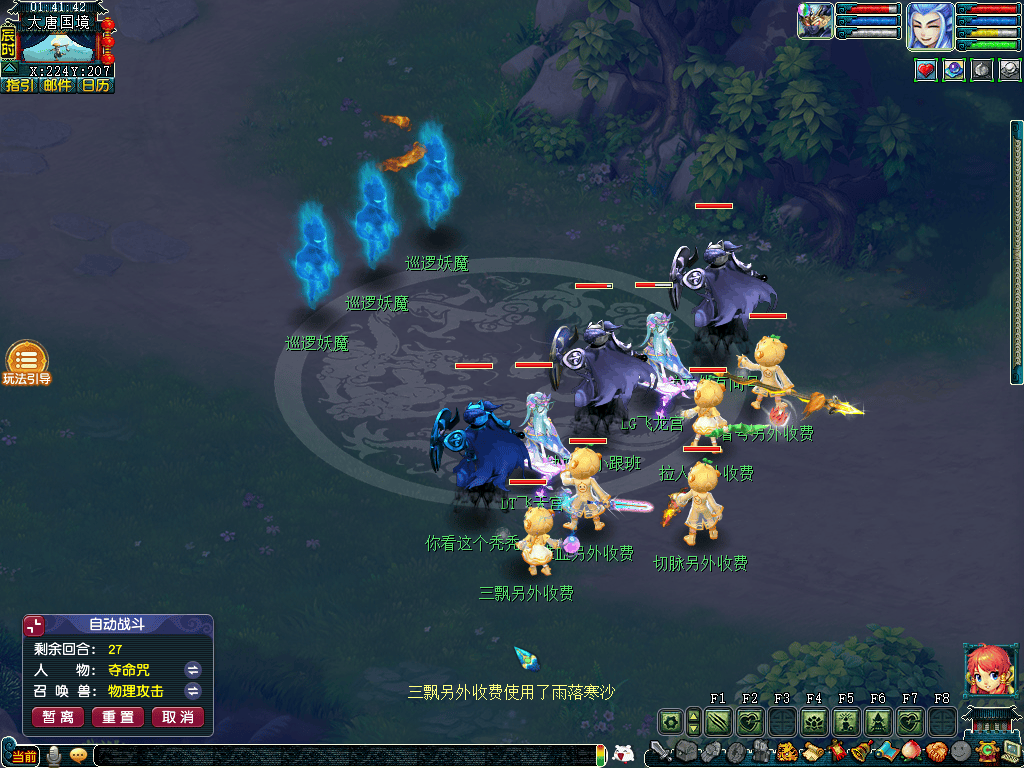Click the 暂离 button in auto-battle panel
The width and height of the screenshot is (1024, 768).
(58, 717)
